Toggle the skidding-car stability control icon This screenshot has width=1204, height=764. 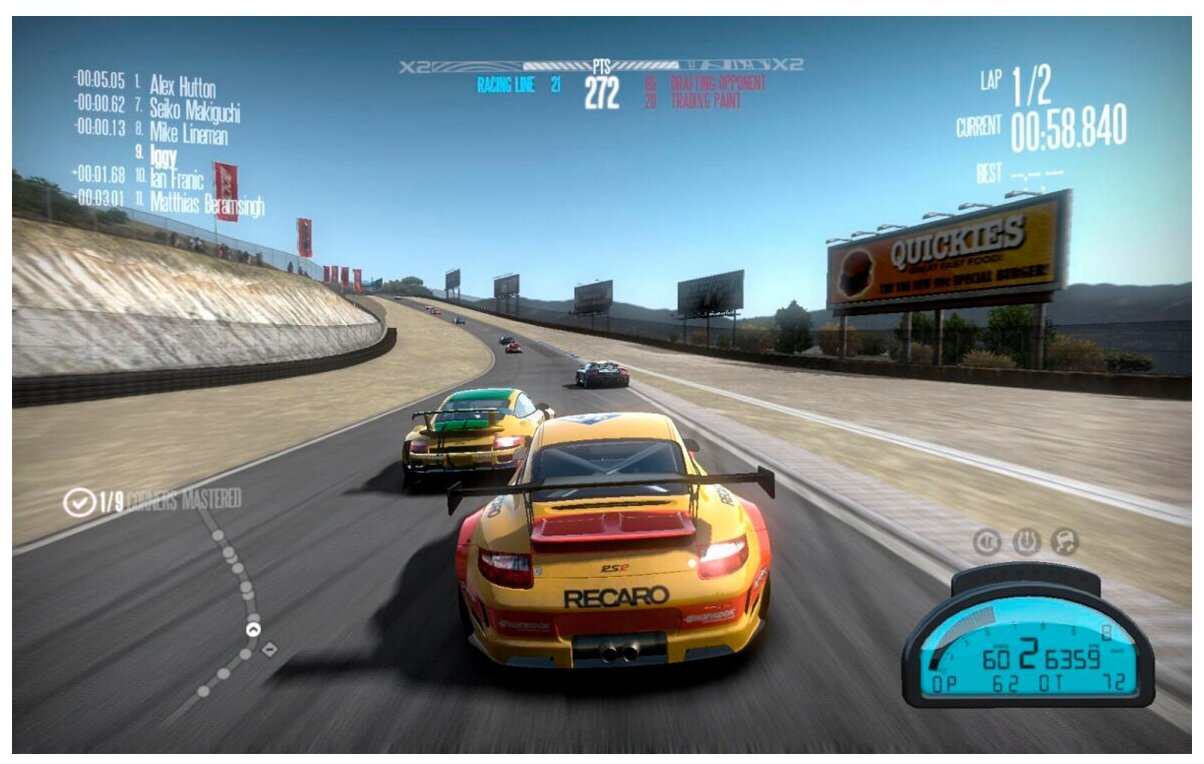tap(1065, 542)
